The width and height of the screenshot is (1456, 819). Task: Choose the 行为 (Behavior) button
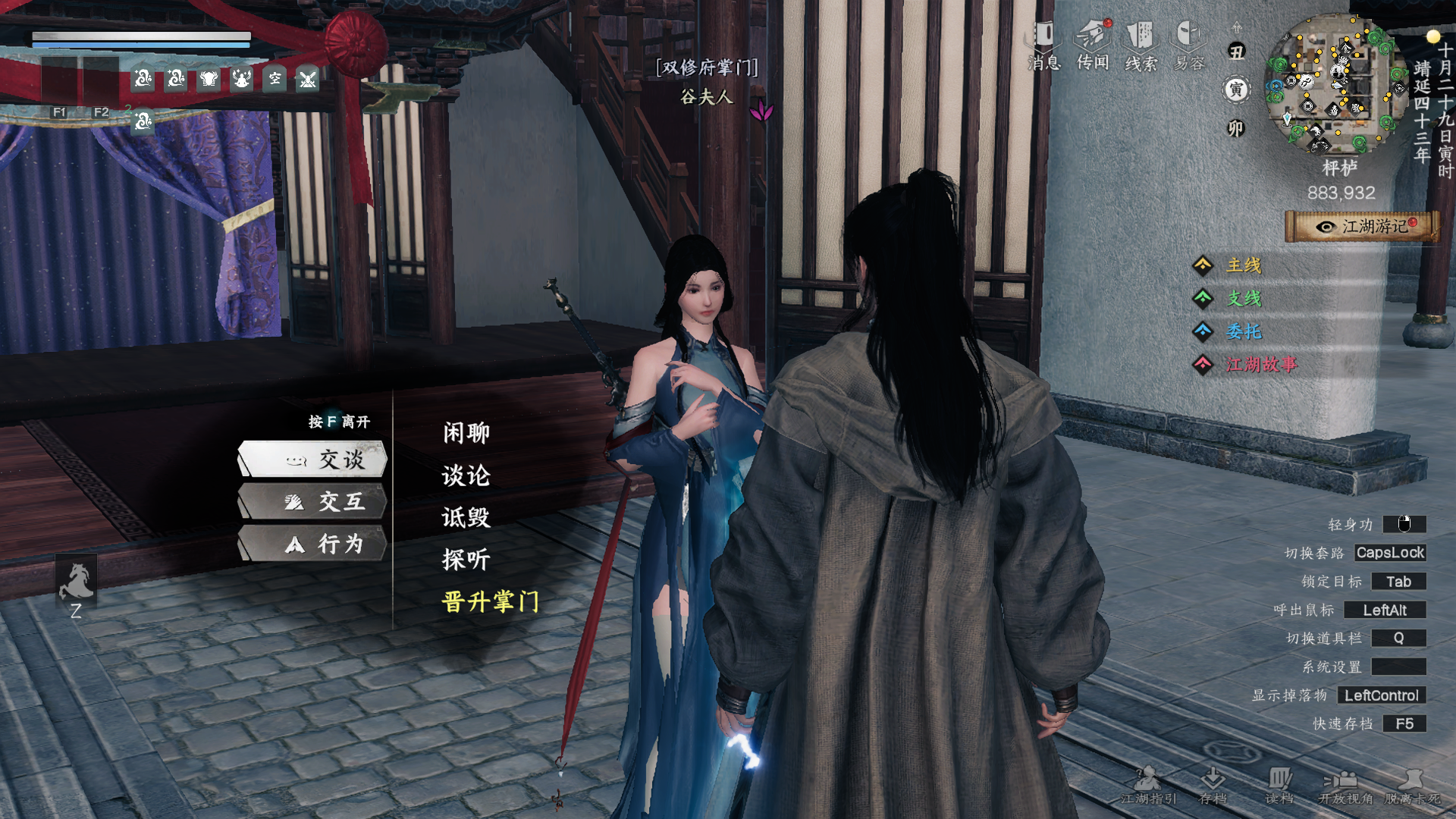[313, 544]
